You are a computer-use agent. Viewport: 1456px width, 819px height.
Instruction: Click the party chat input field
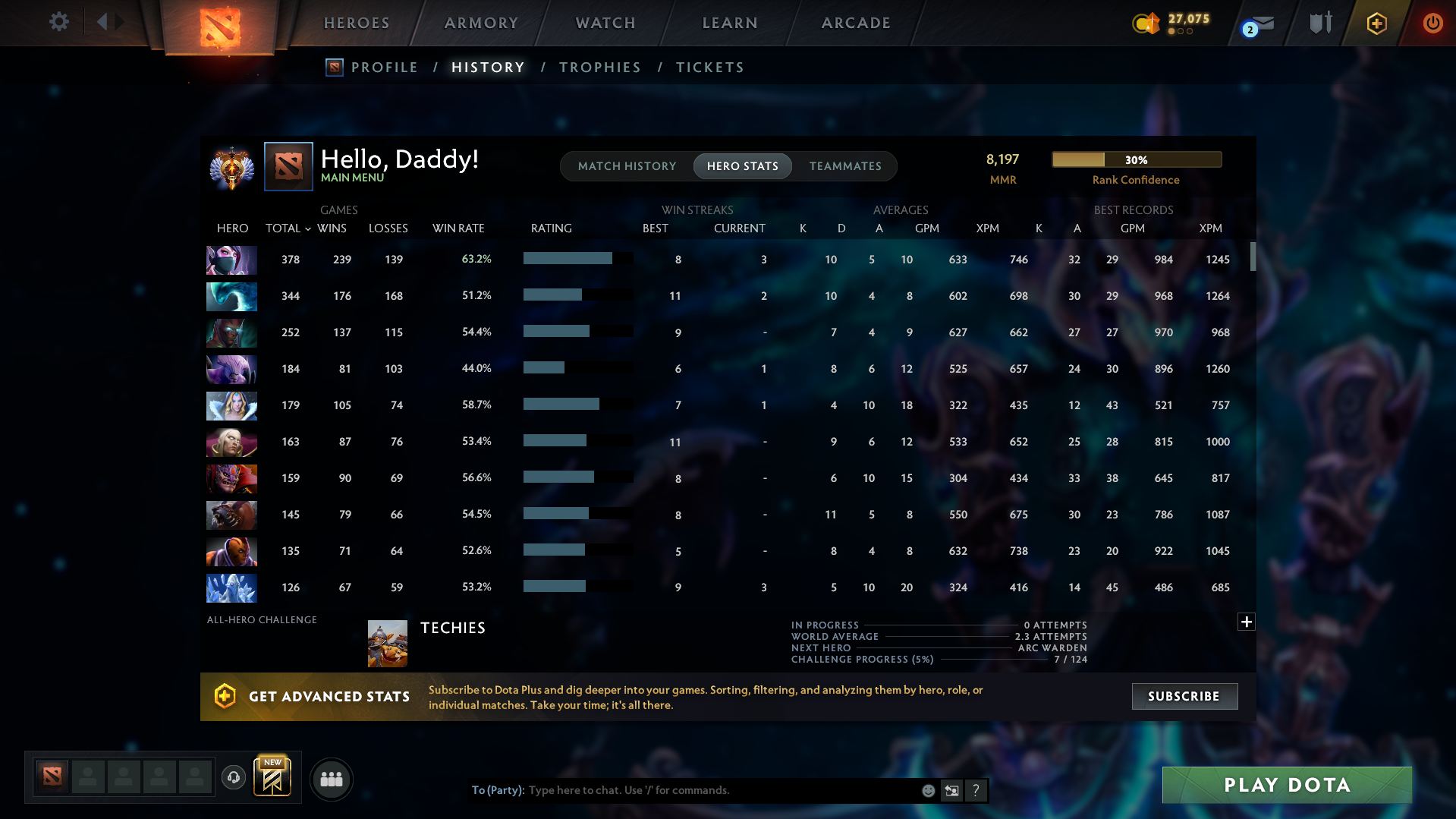click(721, 790)
